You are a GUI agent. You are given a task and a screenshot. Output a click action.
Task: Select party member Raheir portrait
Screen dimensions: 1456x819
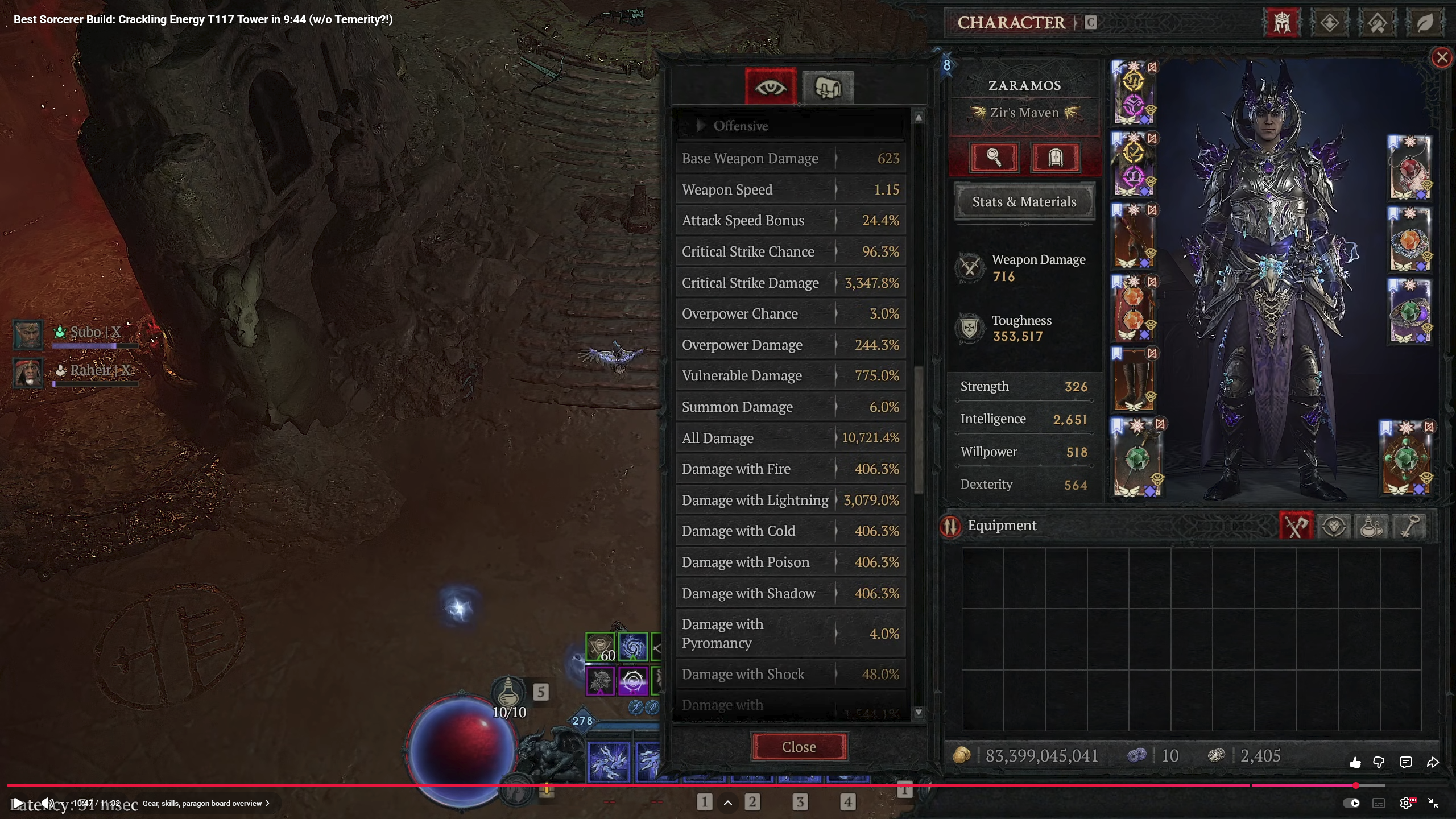(x=27, y=373)
